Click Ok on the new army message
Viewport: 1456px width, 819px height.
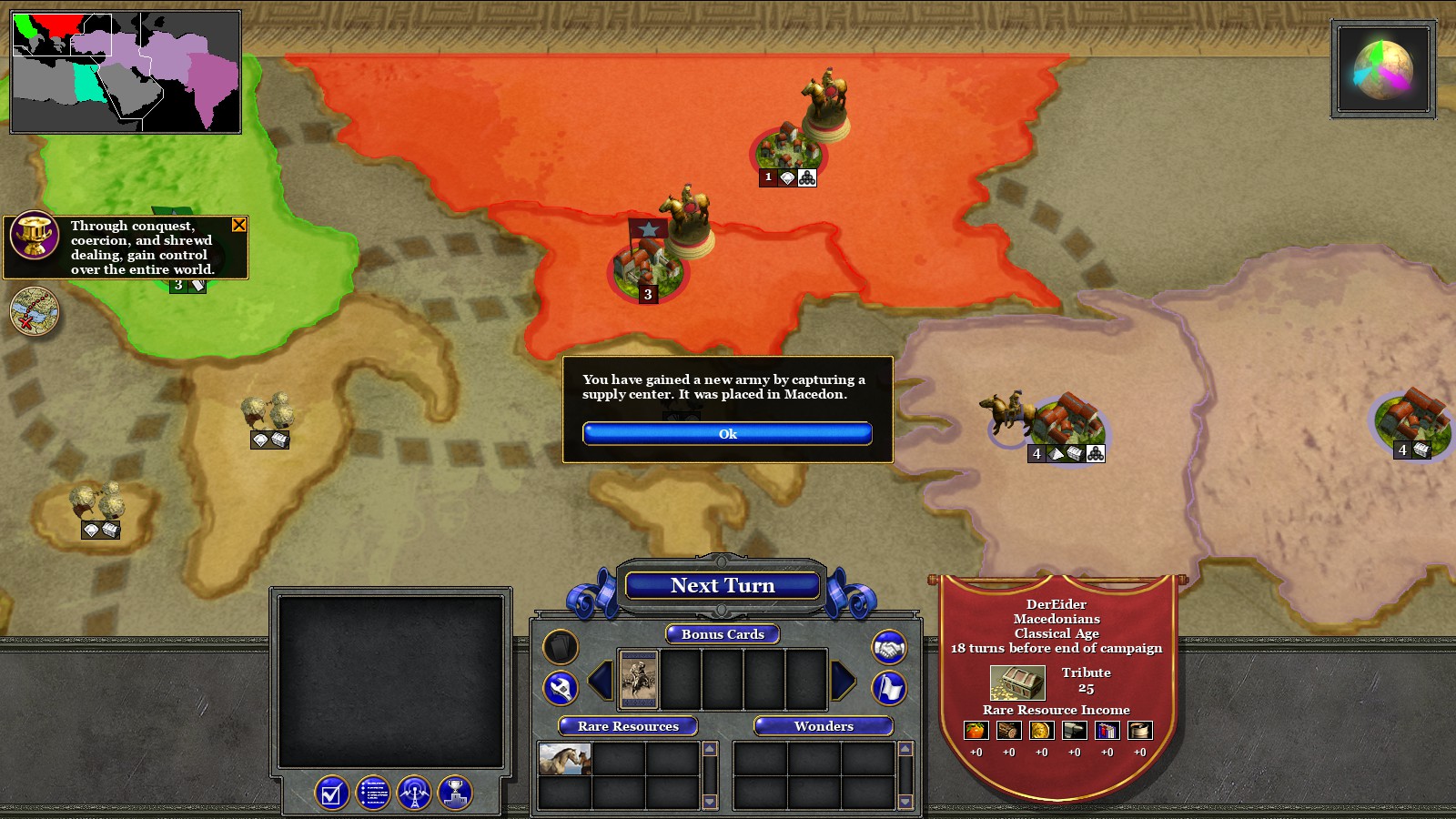(726, 434)
